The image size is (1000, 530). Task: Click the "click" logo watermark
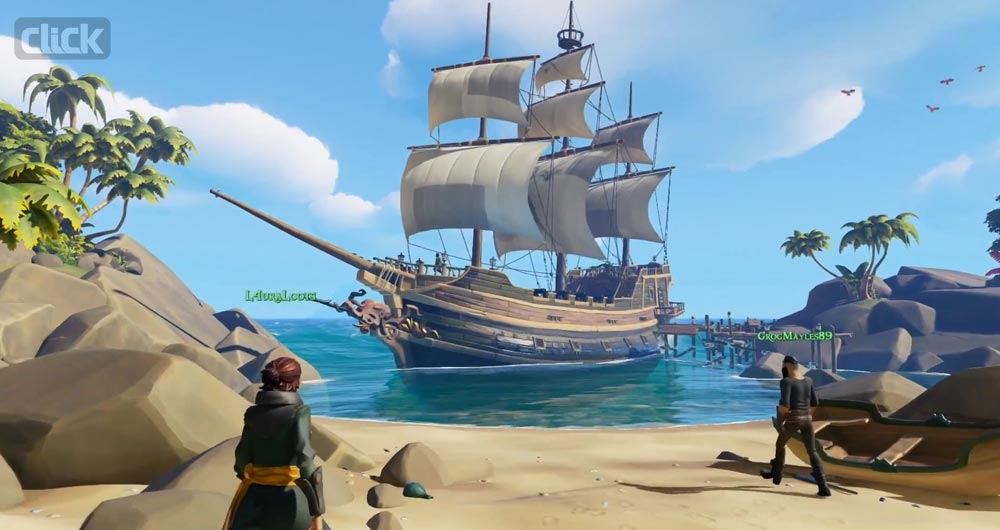coord(62,38)
